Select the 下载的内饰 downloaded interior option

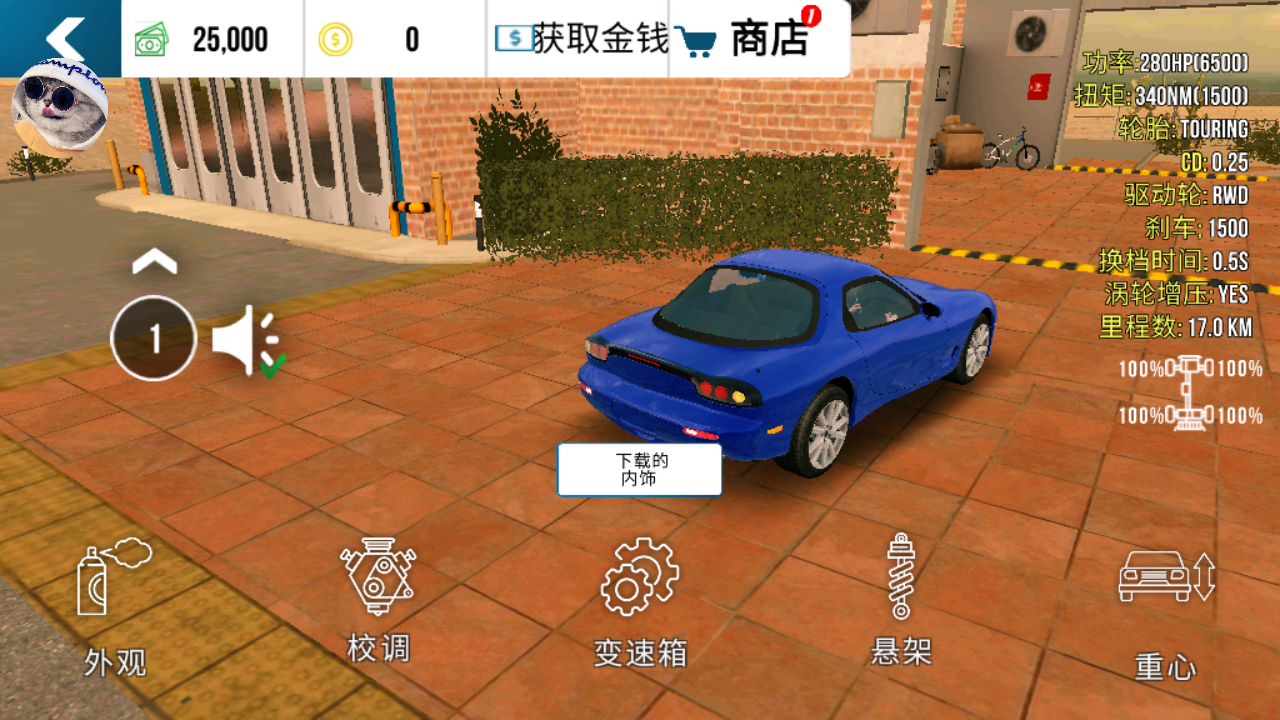(639, 468)
